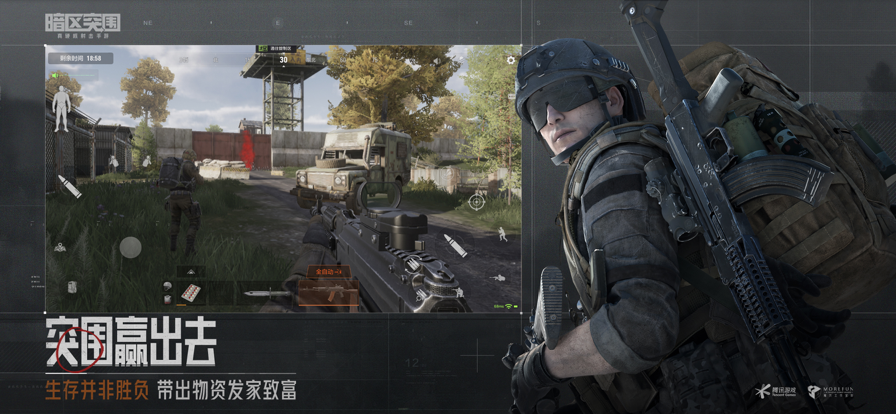Switch to the combat knife slot

257,294
